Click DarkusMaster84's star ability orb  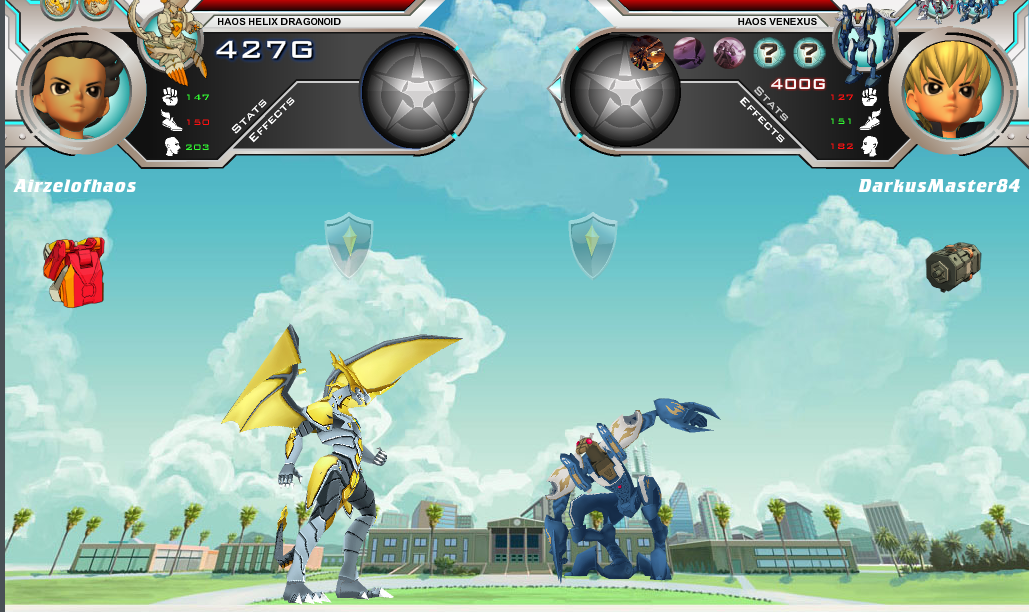pyautogui.click(x=624, y=90)
